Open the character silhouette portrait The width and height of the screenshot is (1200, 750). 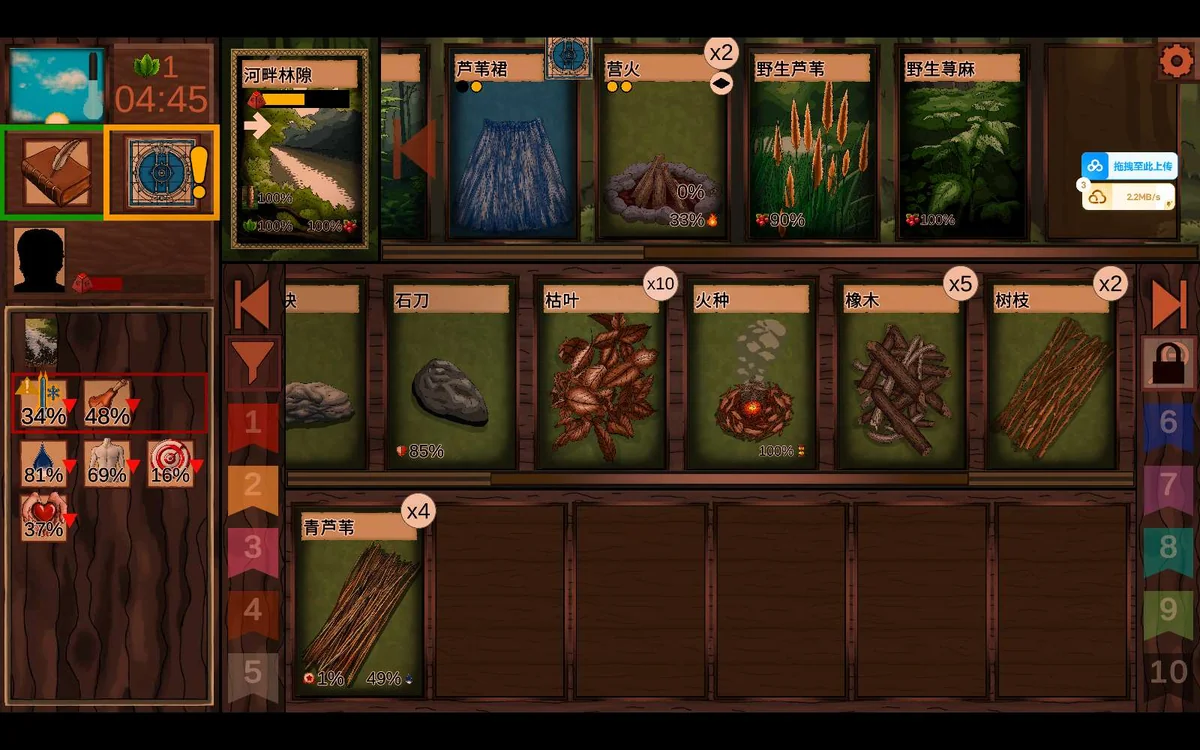(40, 260)
